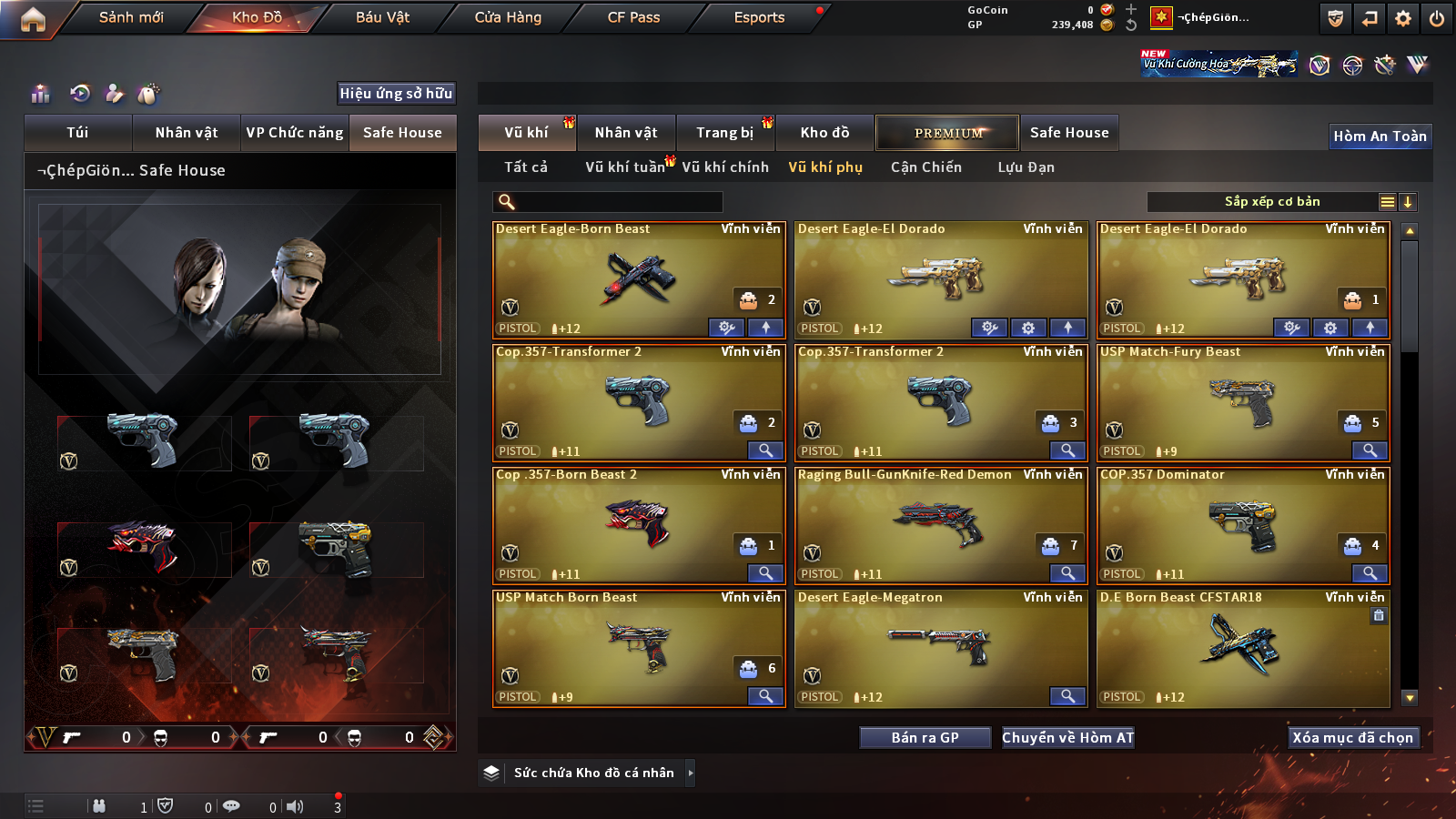Switch to the Báu Vật tab
The height and width of the screenshot is (819, 1456).
[382, 17]
